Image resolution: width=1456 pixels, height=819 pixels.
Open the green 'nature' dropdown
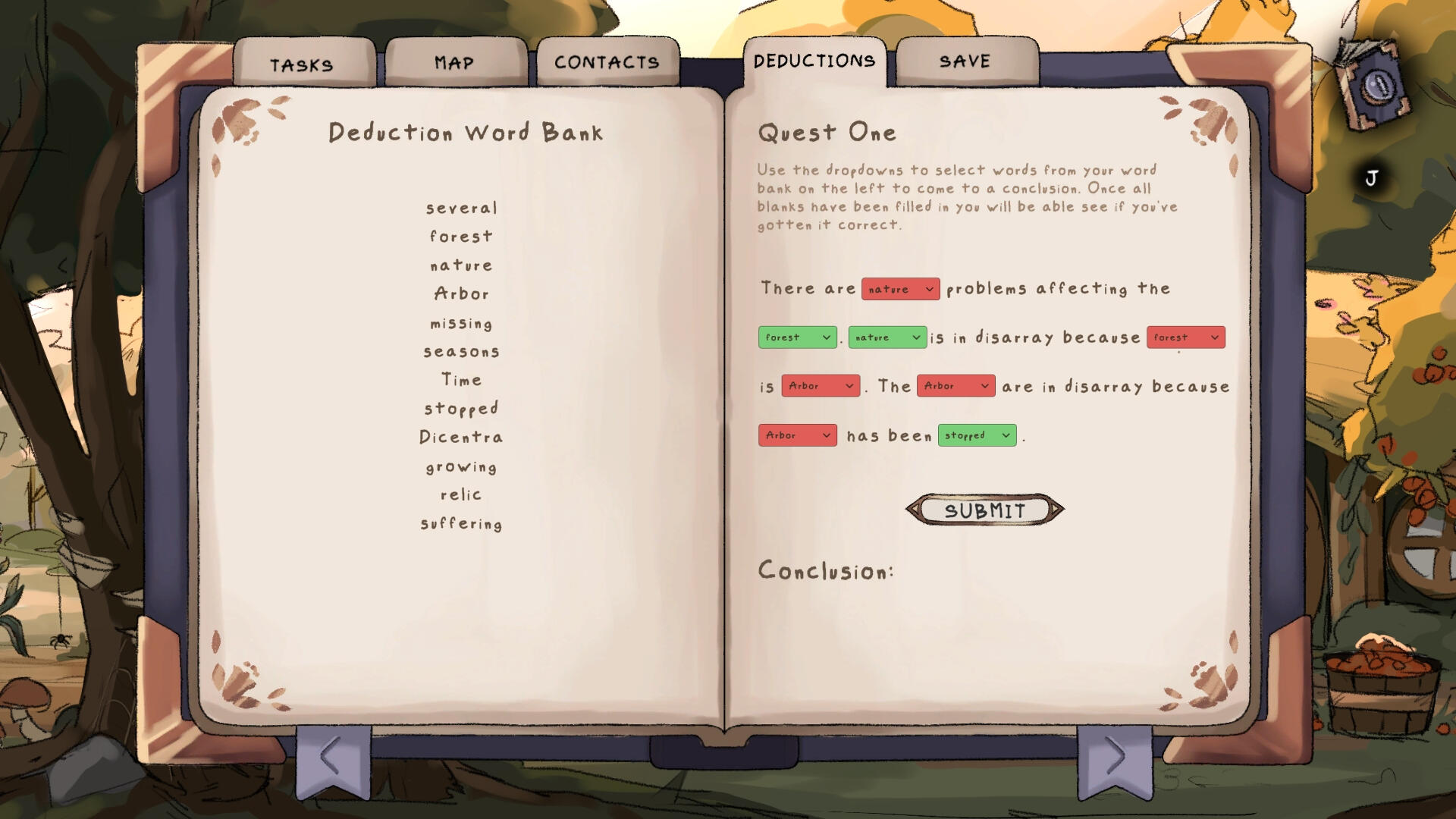pyautogui.click(x=887, y=337)
